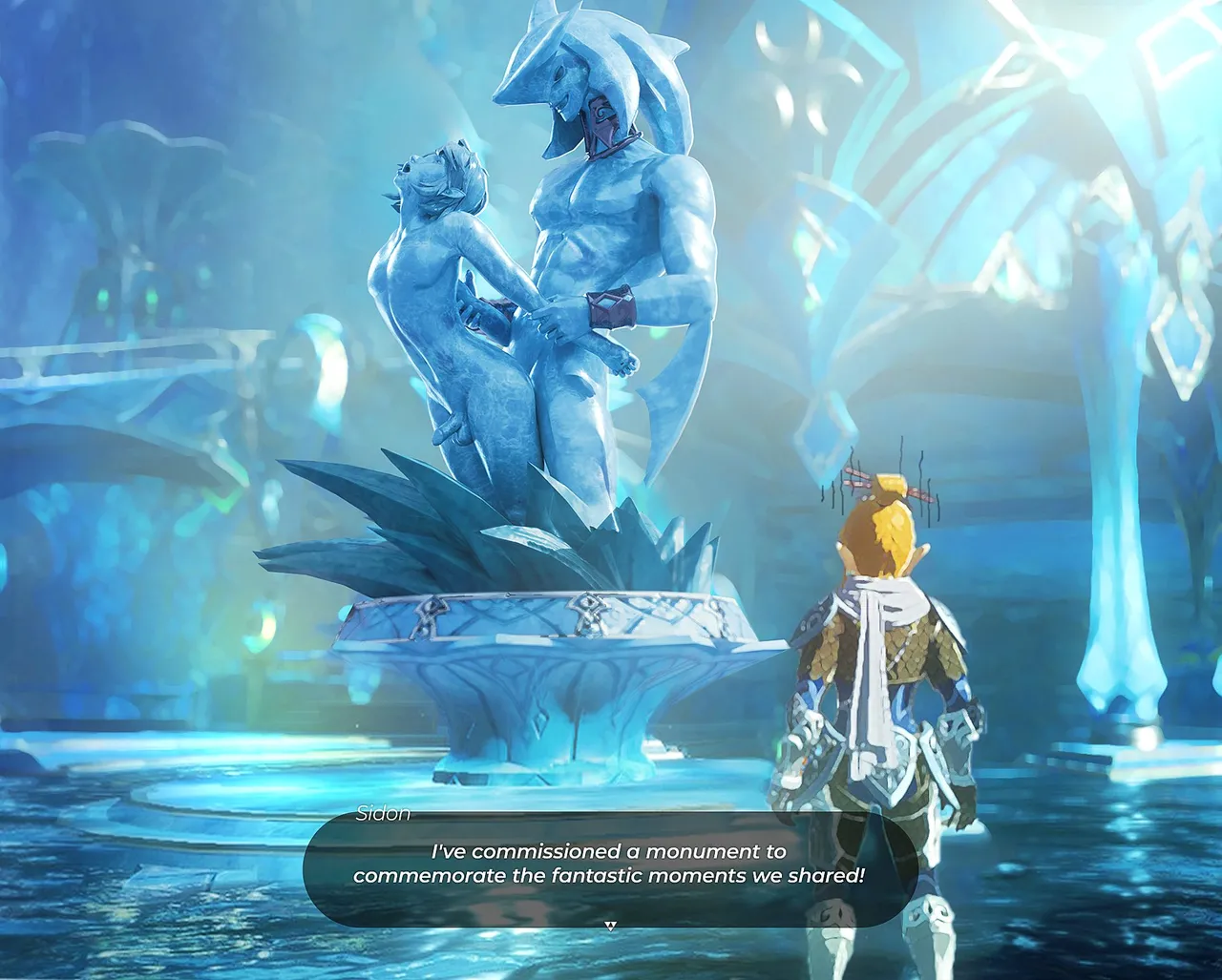The height and width of the screenshot is (980, 1222).
Task: Advance dialogue using the small down arrow
Action: tap(611, 925)
